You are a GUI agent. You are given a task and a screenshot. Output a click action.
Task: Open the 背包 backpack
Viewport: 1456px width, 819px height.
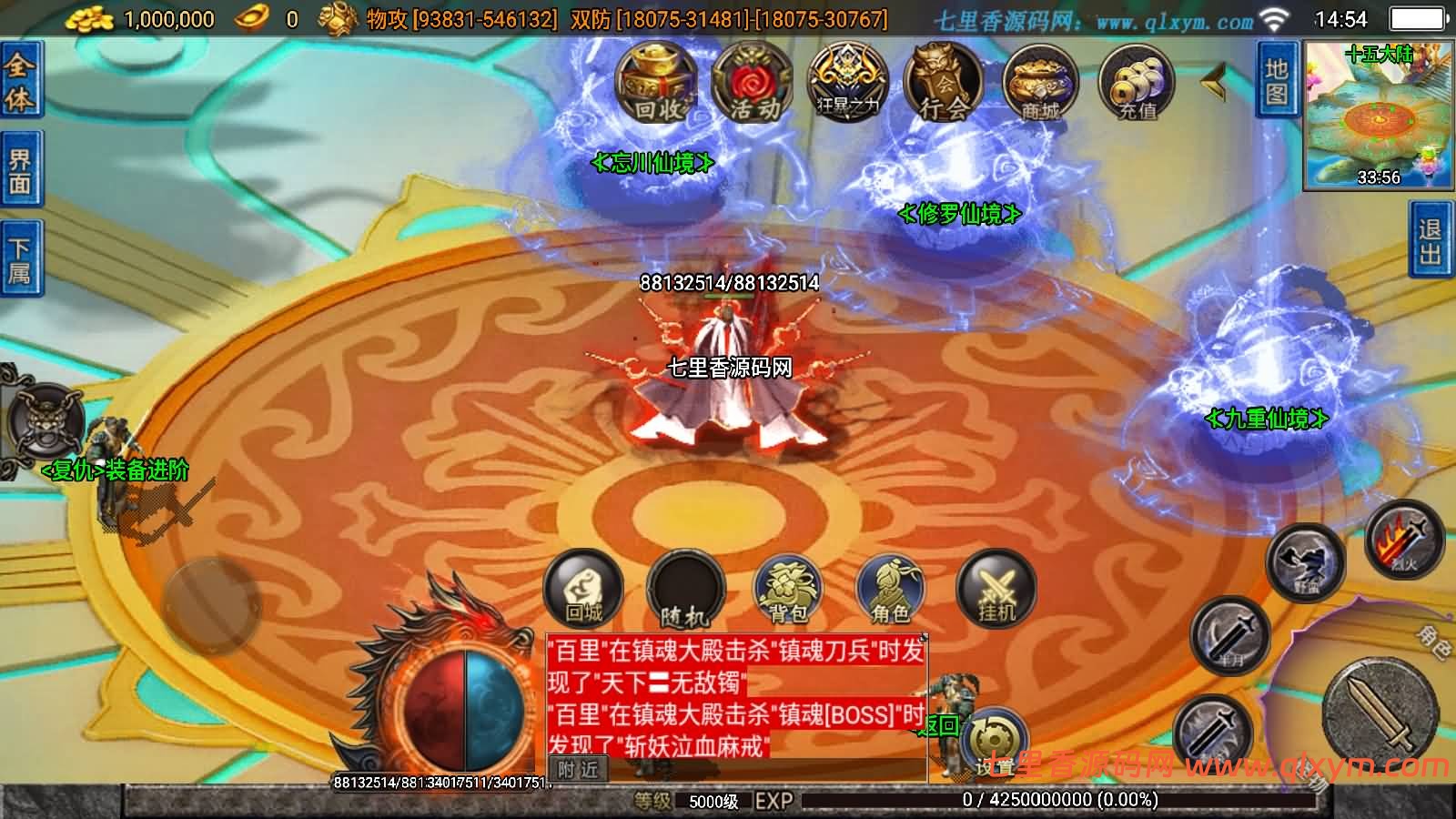(790, 591)
